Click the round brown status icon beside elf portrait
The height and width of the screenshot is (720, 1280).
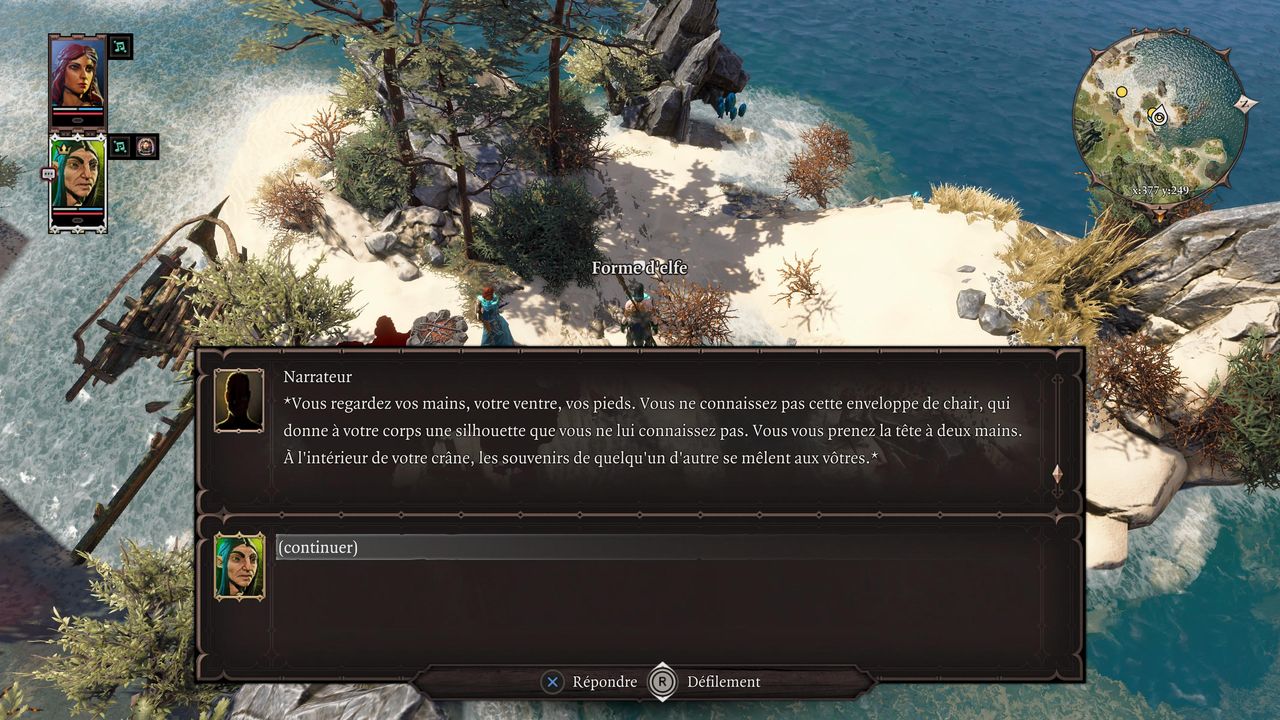click(x=147, y=147)
